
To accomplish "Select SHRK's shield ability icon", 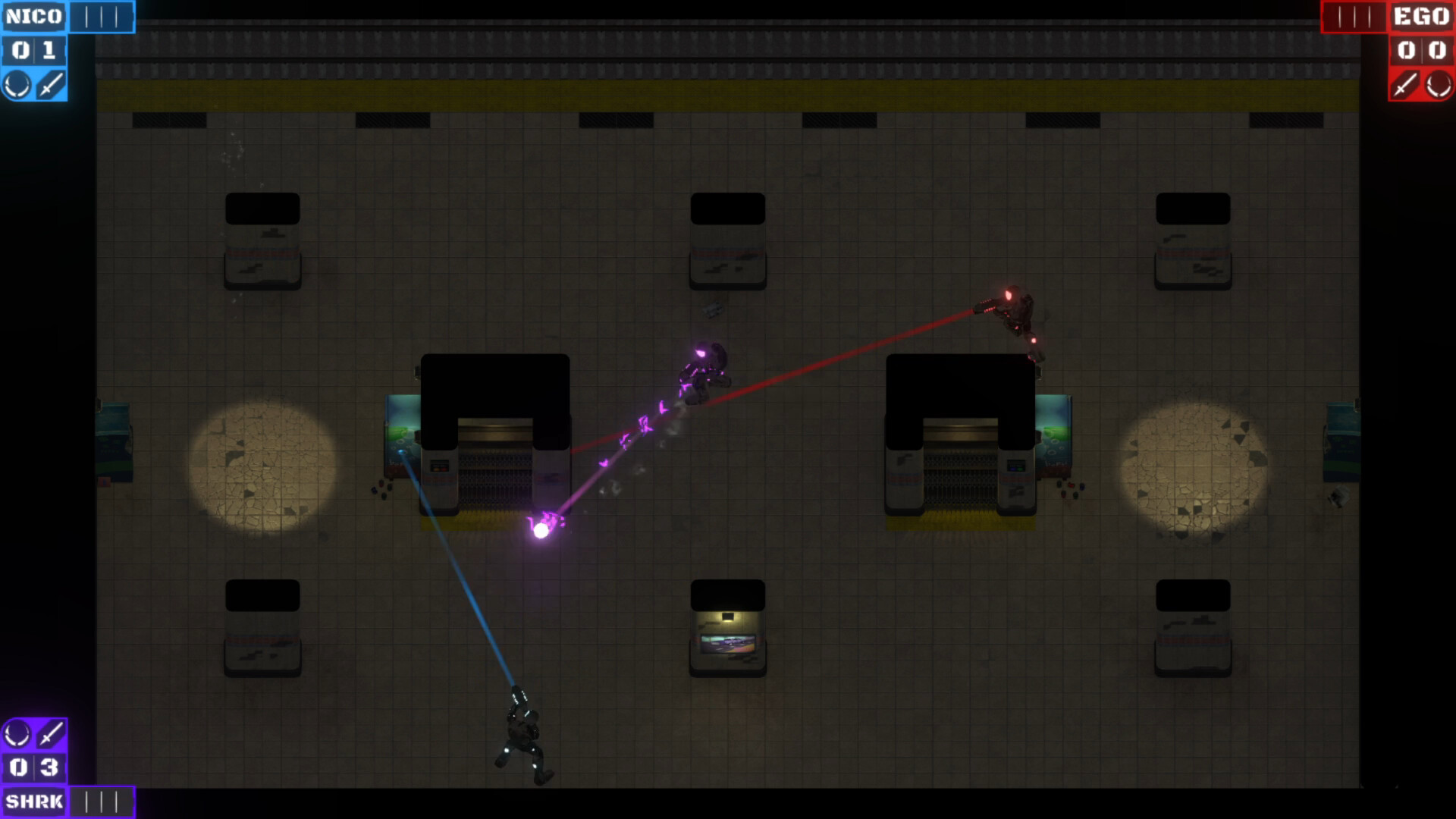I will click(18, 733).
